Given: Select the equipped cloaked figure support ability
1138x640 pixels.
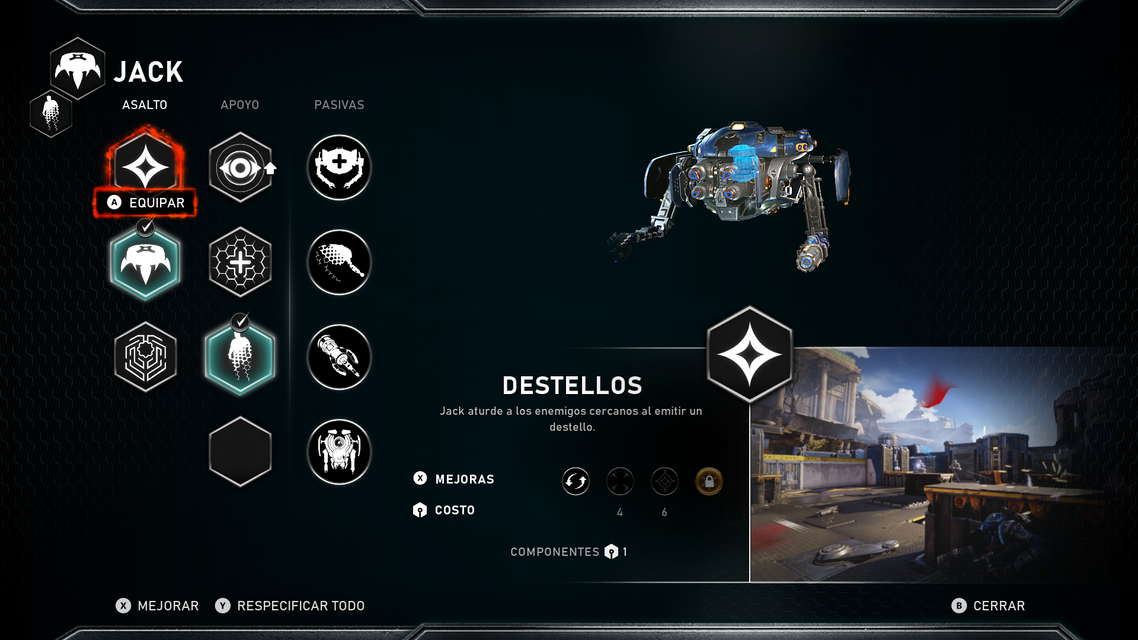Looking at the screenshot, I should [x=240, y=356].
